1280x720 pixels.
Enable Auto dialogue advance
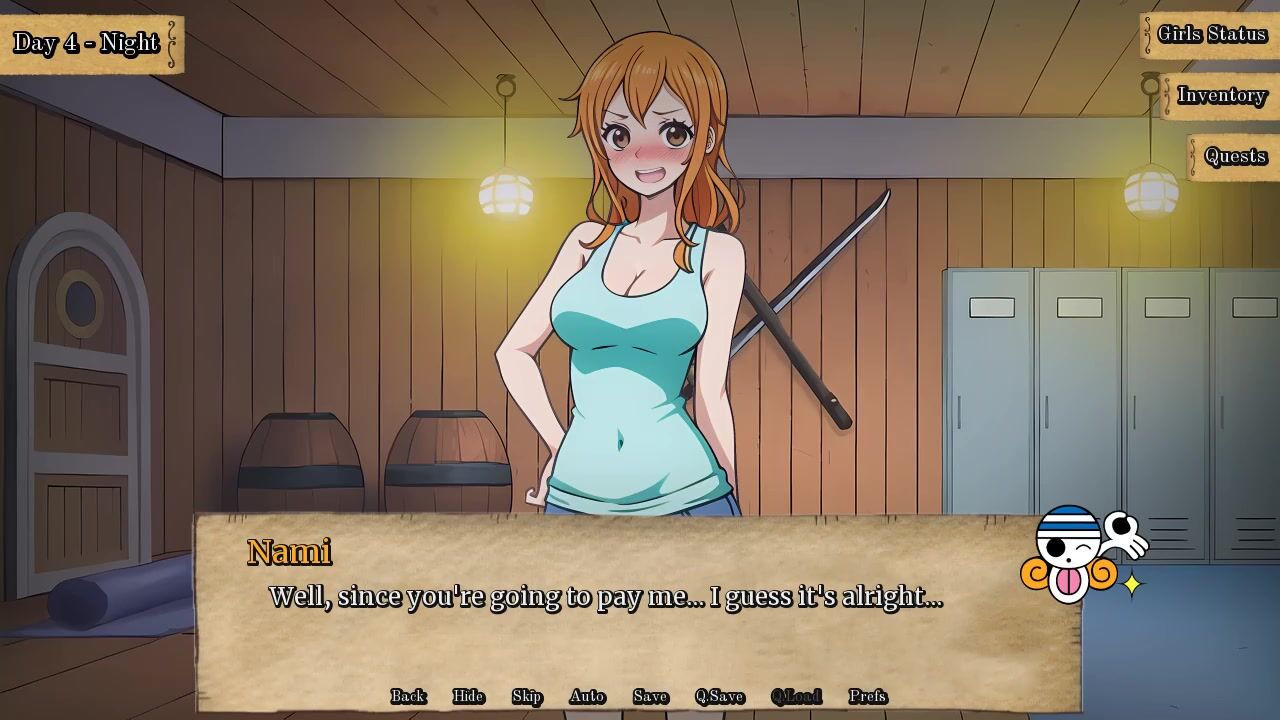pos(587,696)
